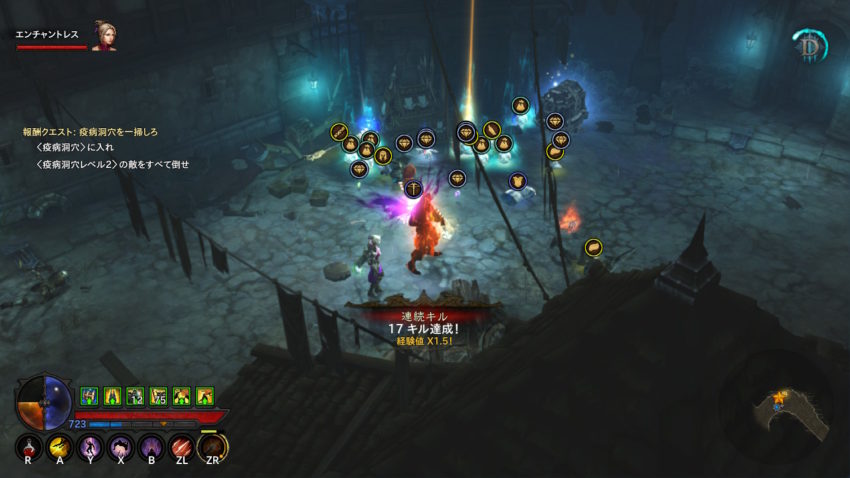Use the purple standing figure skill
Screen dimensions: 850x478
(91, 448)
